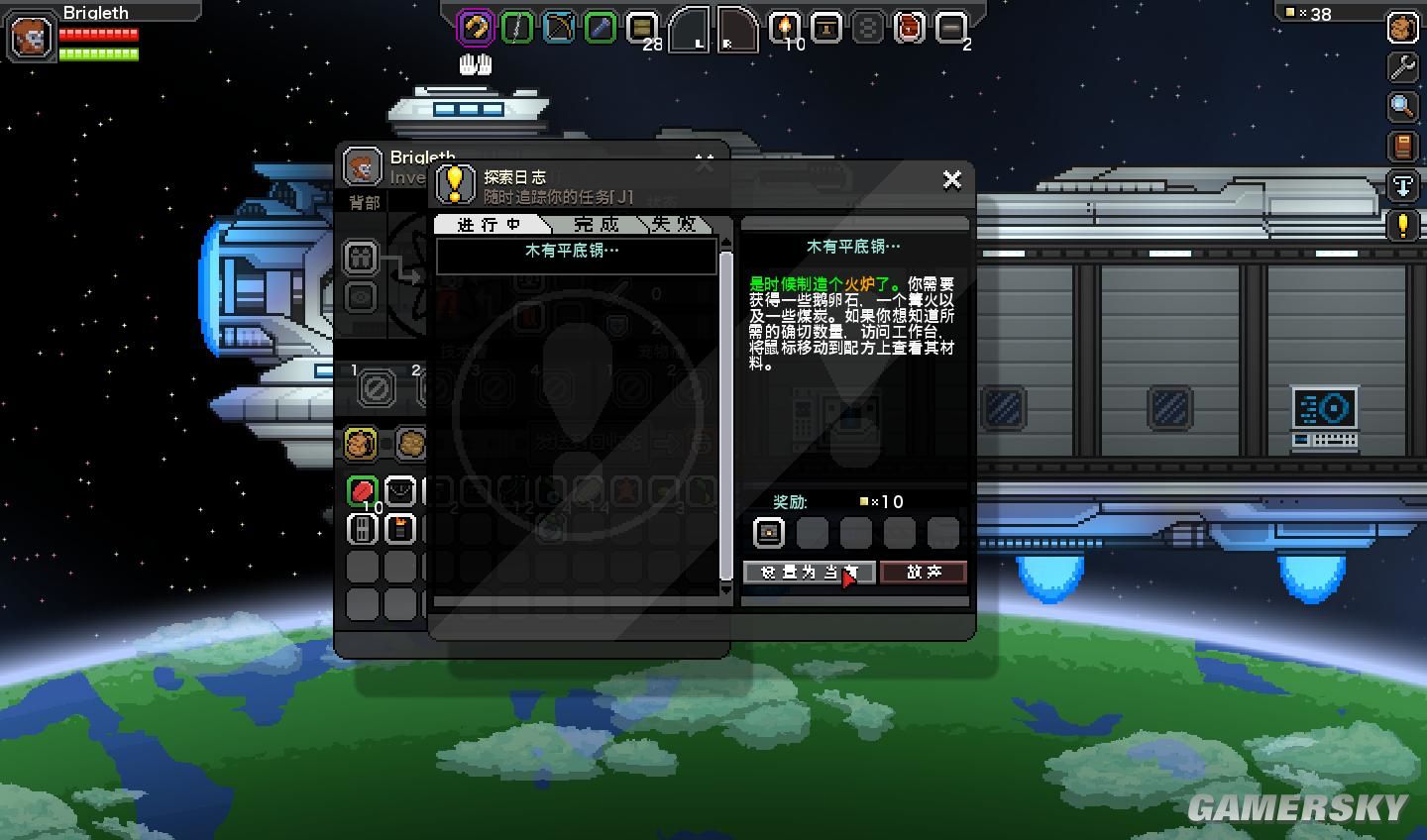Viewport: 1427px width, 840px height.
Task: Open the 失败 (failed) quests tab
Action: 675,225
